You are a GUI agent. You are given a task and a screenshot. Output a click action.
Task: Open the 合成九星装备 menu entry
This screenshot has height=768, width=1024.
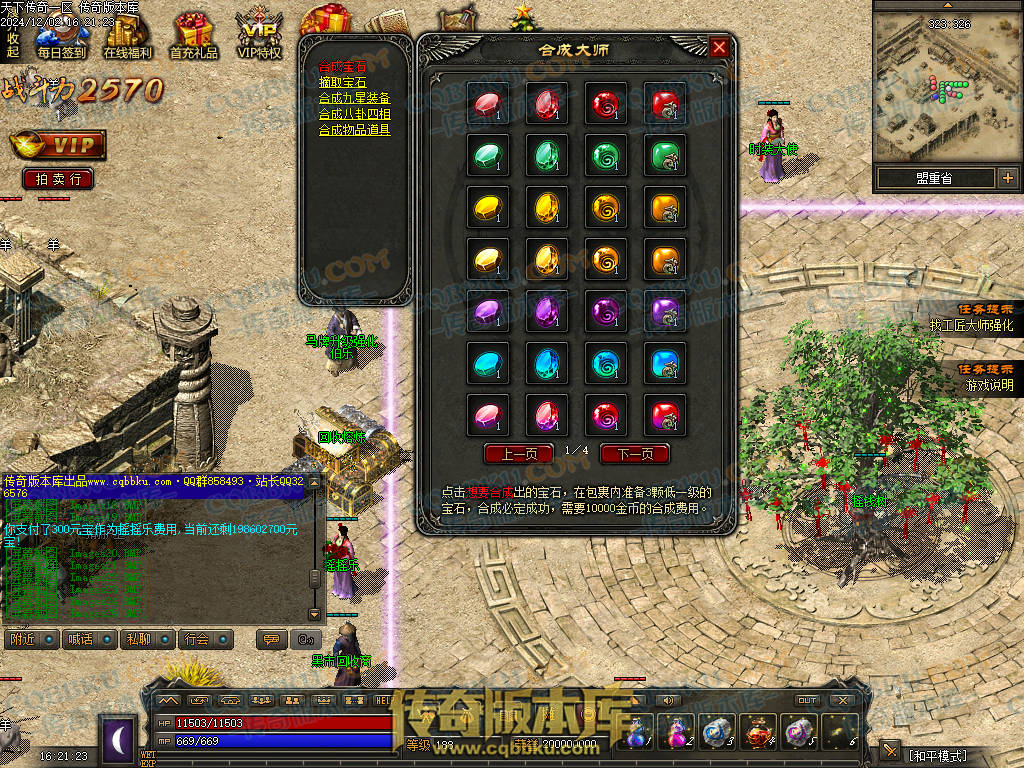click(x=354, y=98)
